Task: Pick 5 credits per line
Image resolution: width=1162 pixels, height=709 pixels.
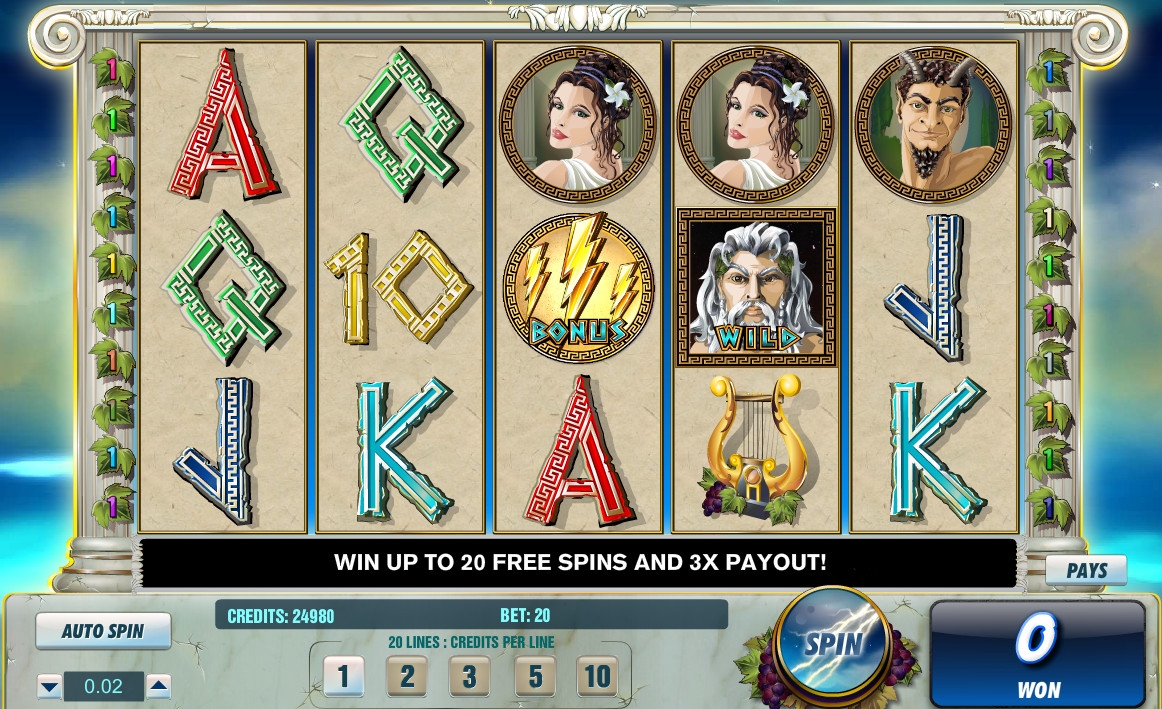Action: [x=534, y=677]
